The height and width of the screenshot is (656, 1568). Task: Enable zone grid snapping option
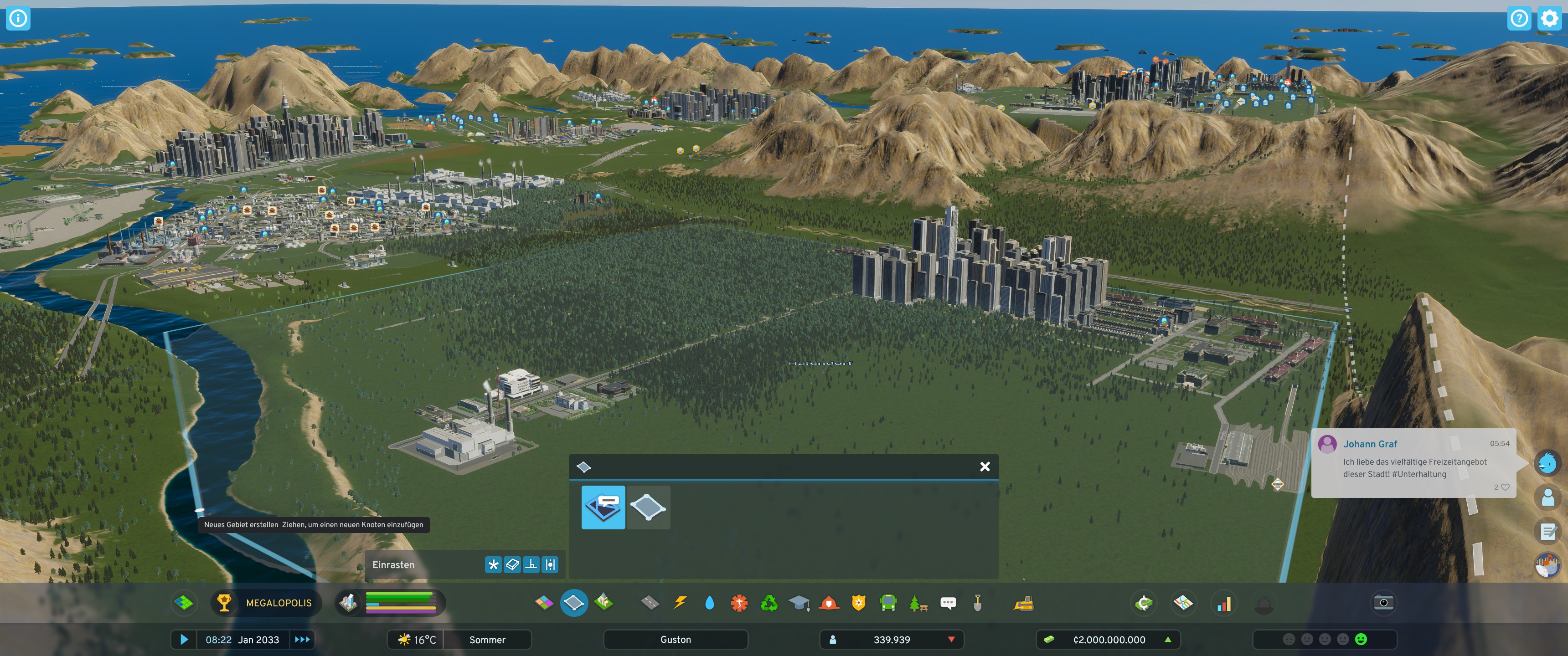(511, 565)
